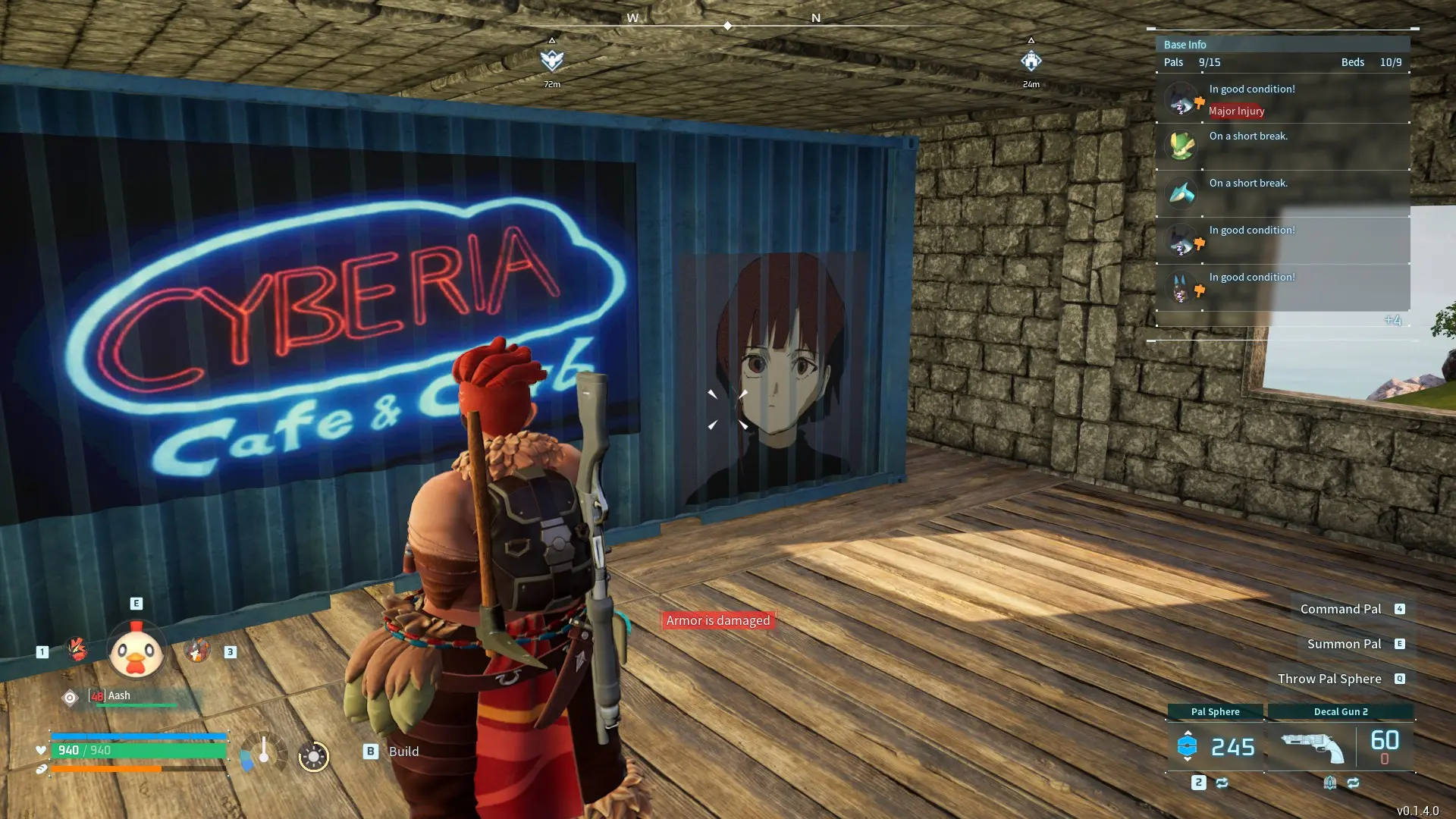Click the rabbit-eared pal in good condition
This screenshot has width=1456, height=819.
tap(1181, 287)
